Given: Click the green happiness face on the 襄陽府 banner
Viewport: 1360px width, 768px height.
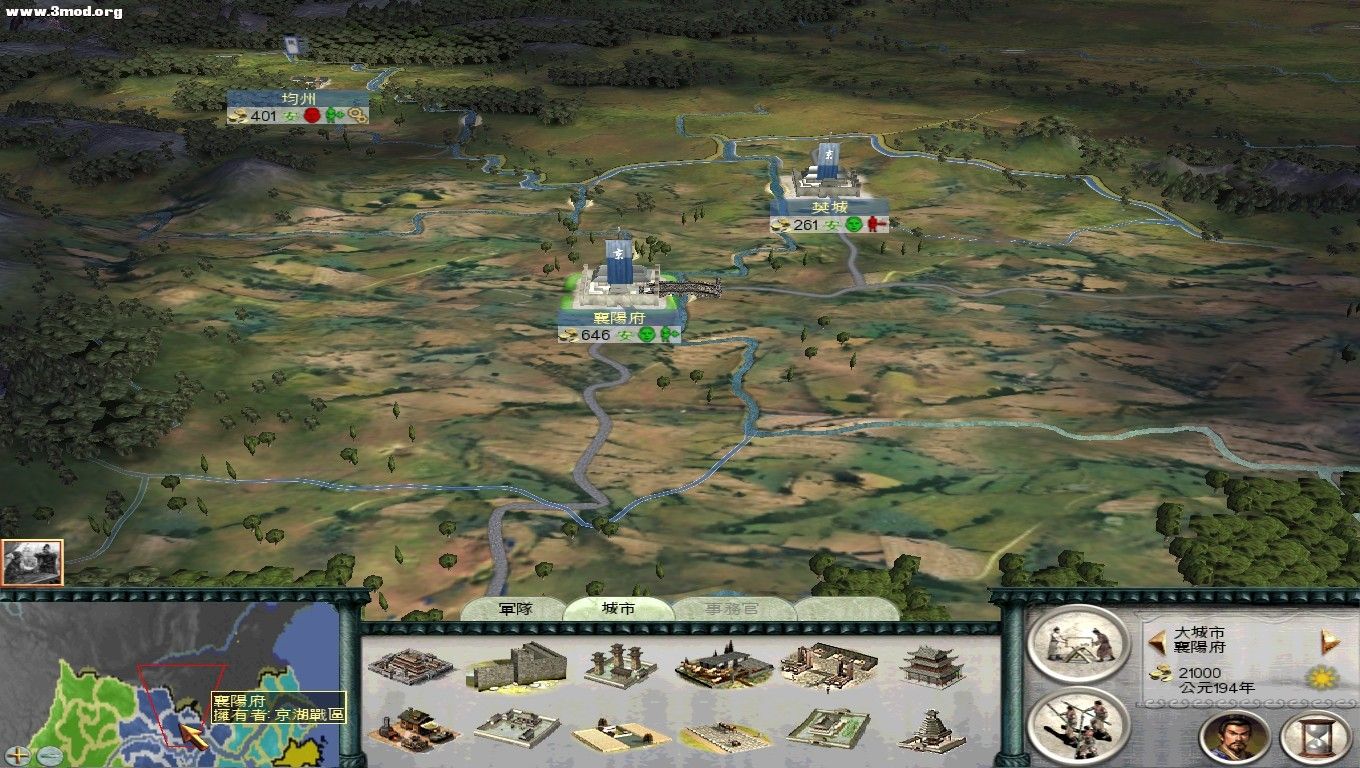Looking at the screenshot, I should coord(646,335).
